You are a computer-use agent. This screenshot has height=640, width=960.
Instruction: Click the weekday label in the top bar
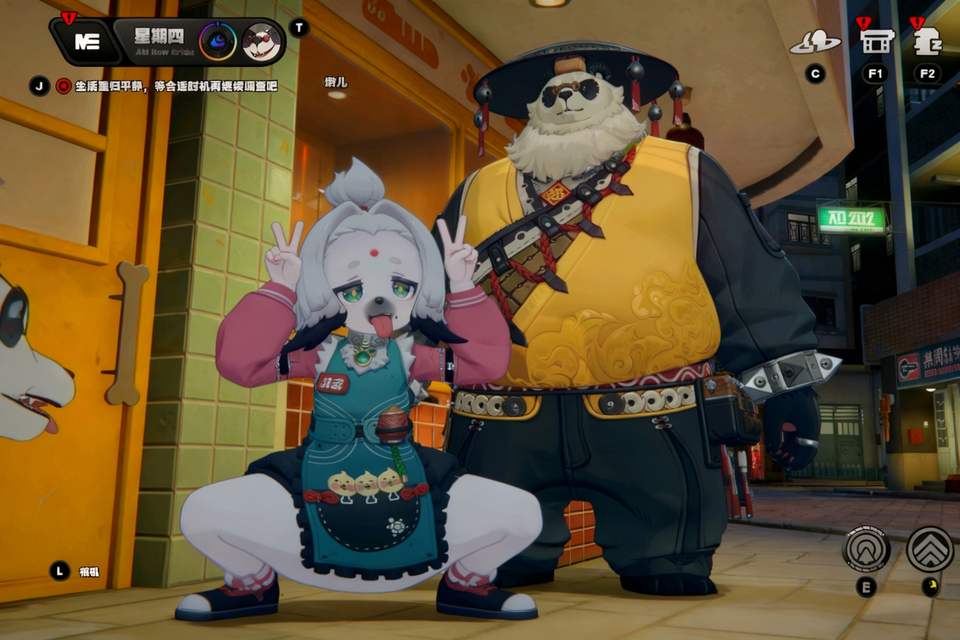pos(160,36)
